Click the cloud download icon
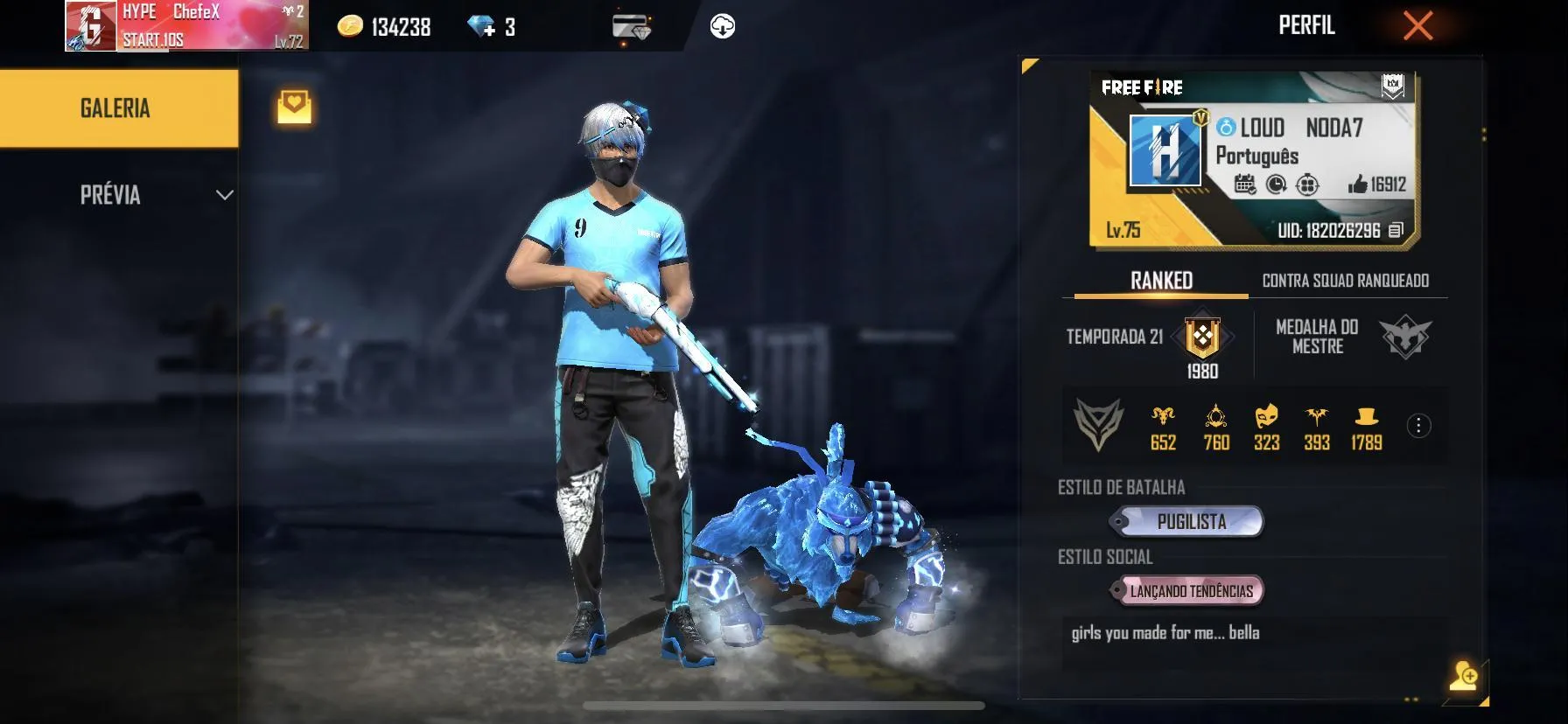 click(721, 25)
